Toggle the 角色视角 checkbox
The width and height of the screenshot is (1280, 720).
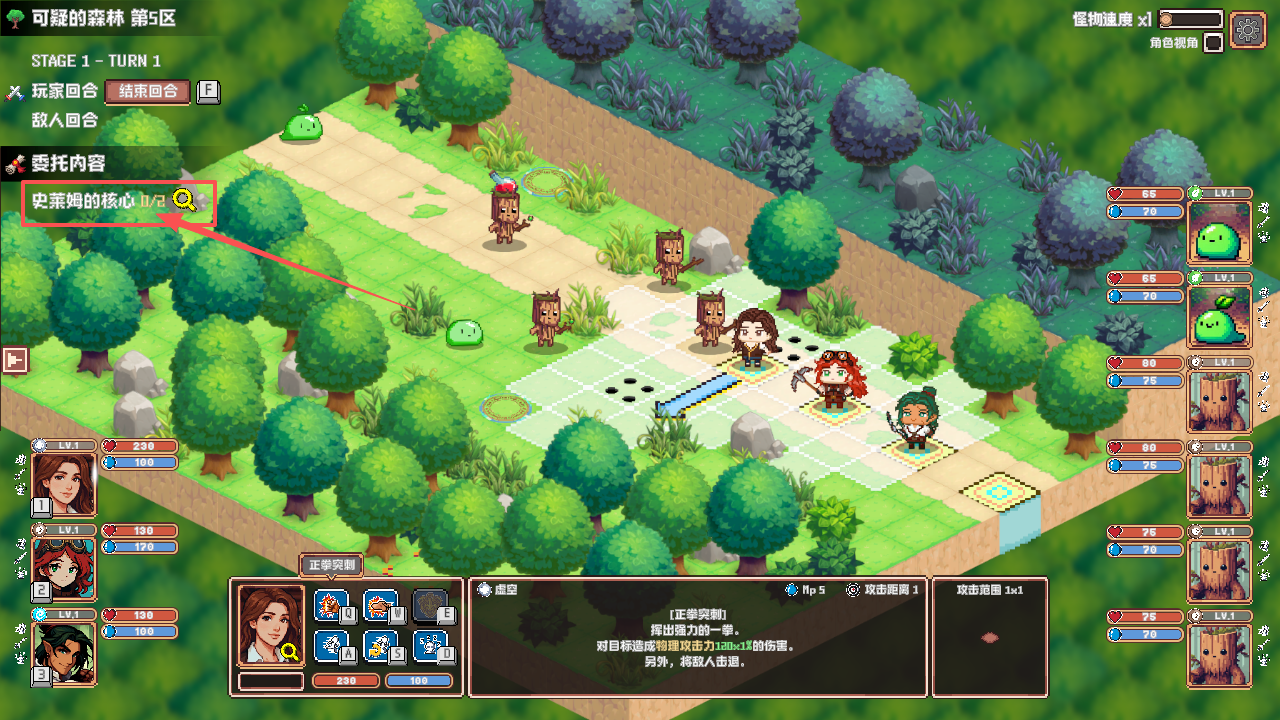[1213, 43]
